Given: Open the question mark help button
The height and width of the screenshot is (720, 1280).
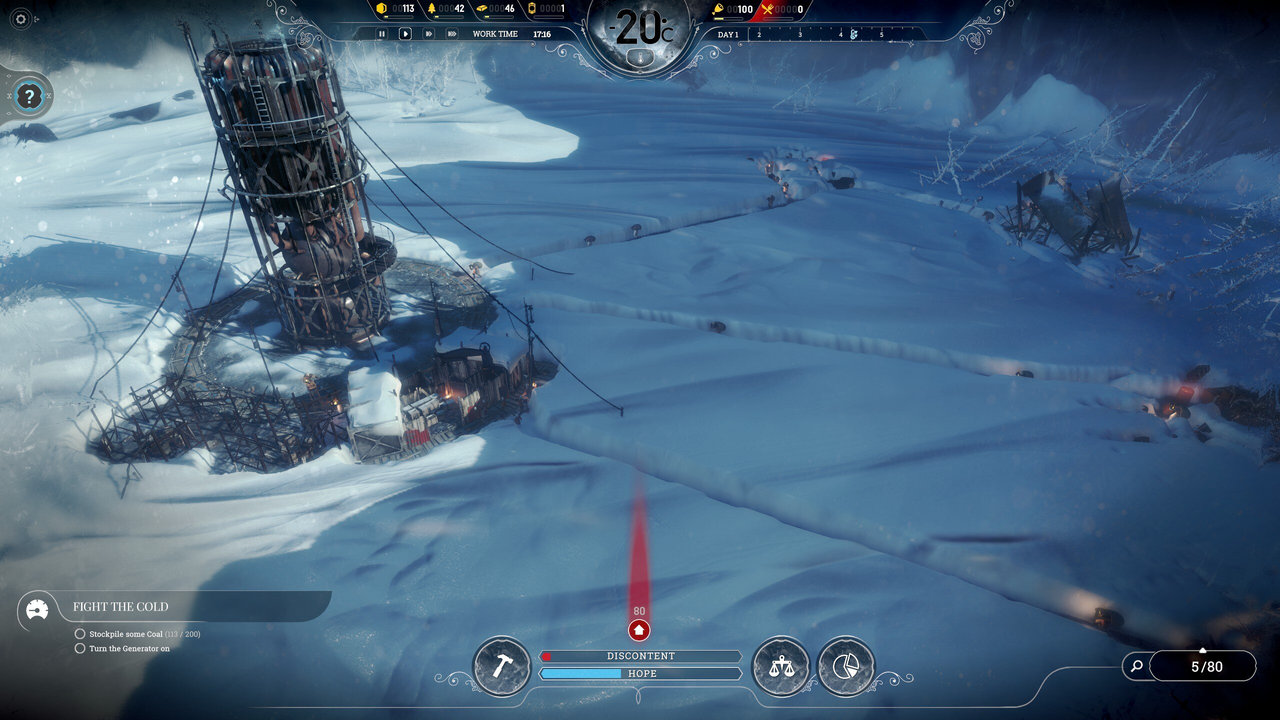Looking at the screenshot, I should pos(30,97).
